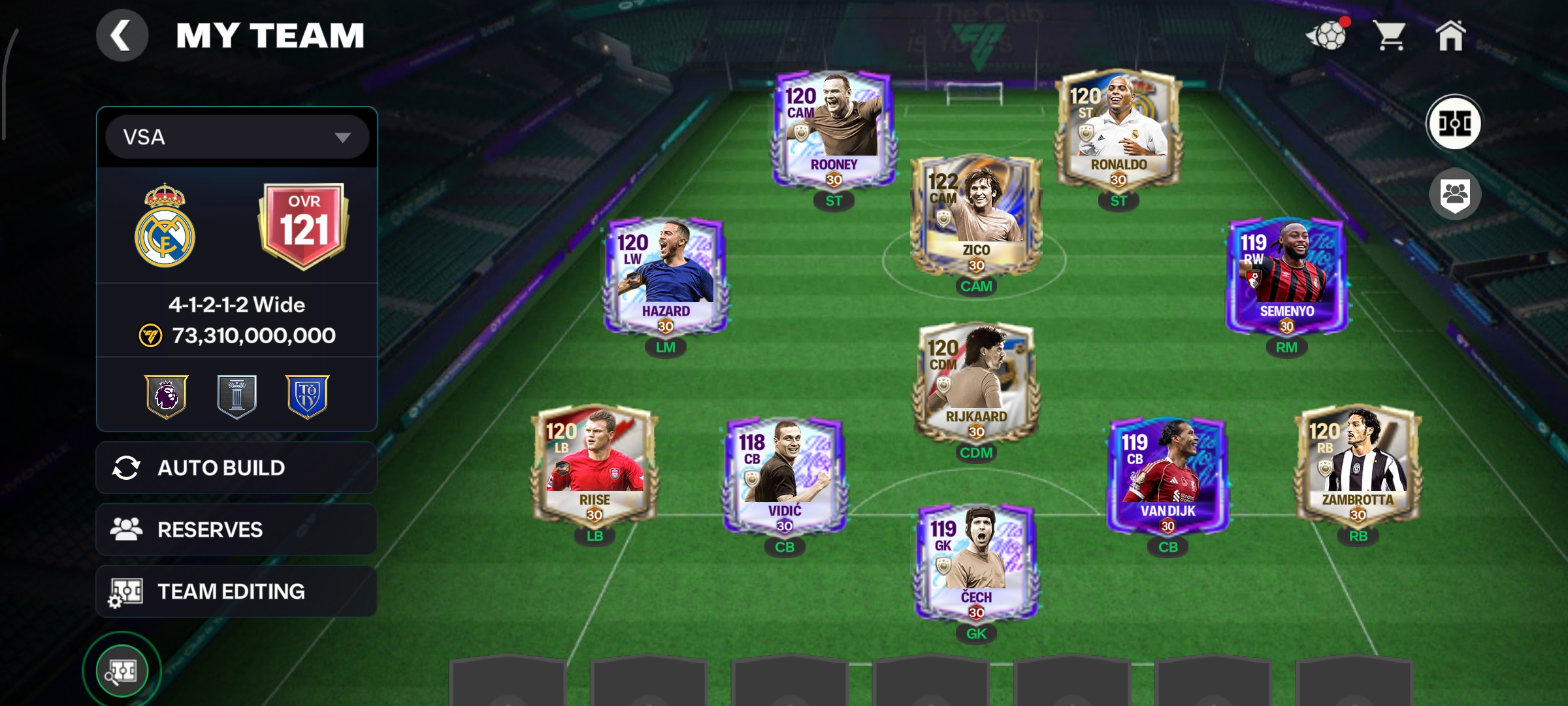Tap the Premier League badge

[167, 395]
